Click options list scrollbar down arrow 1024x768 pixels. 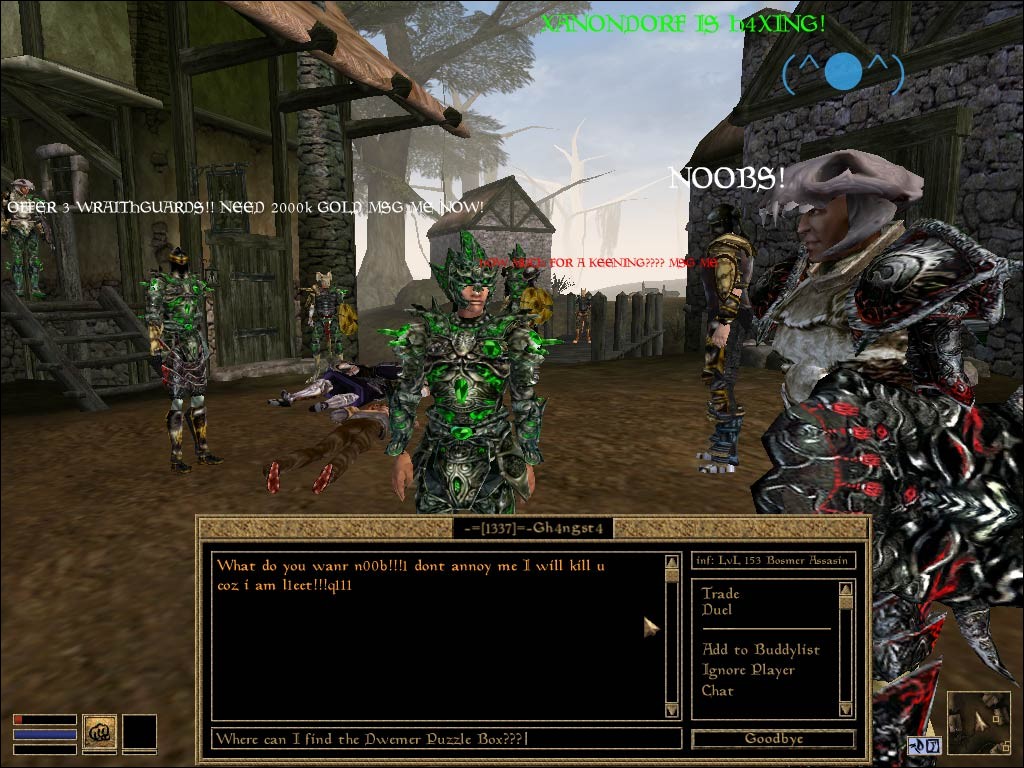pyautogui.click(x=846, y=709)
